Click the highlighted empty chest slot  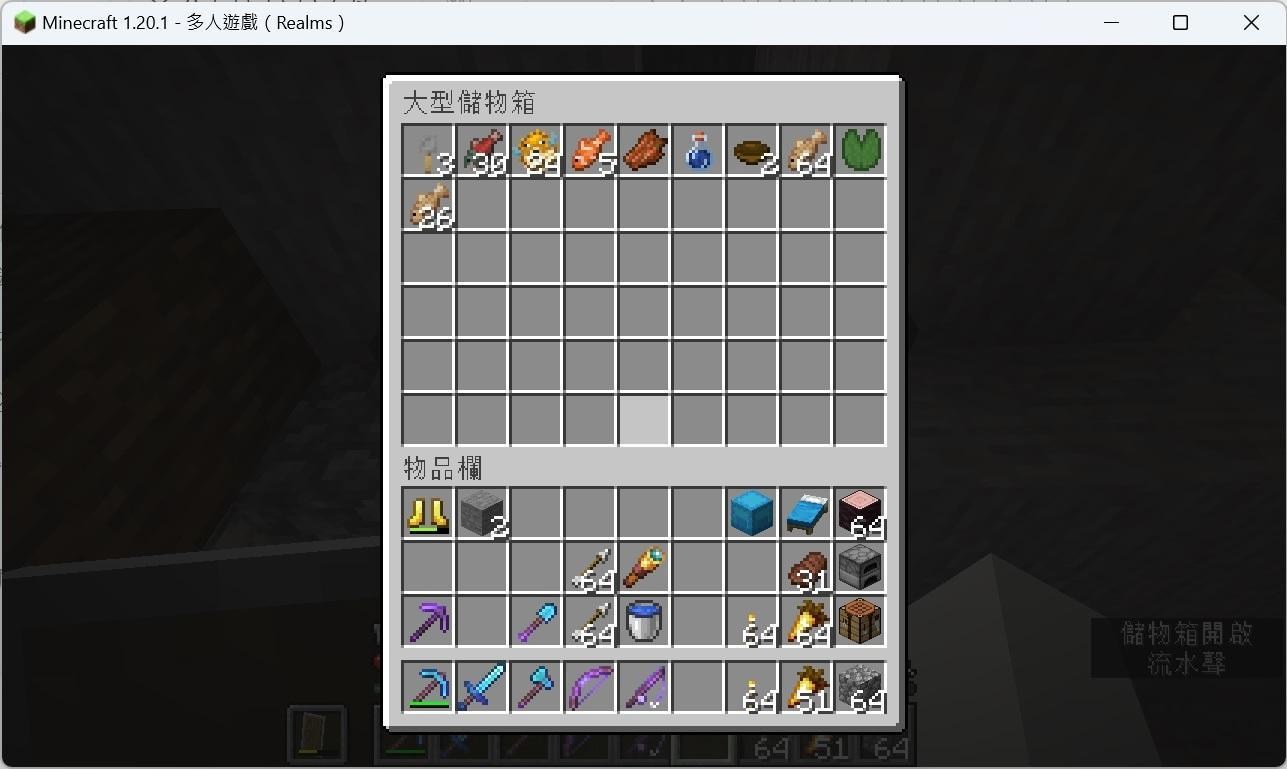[643, 420]
